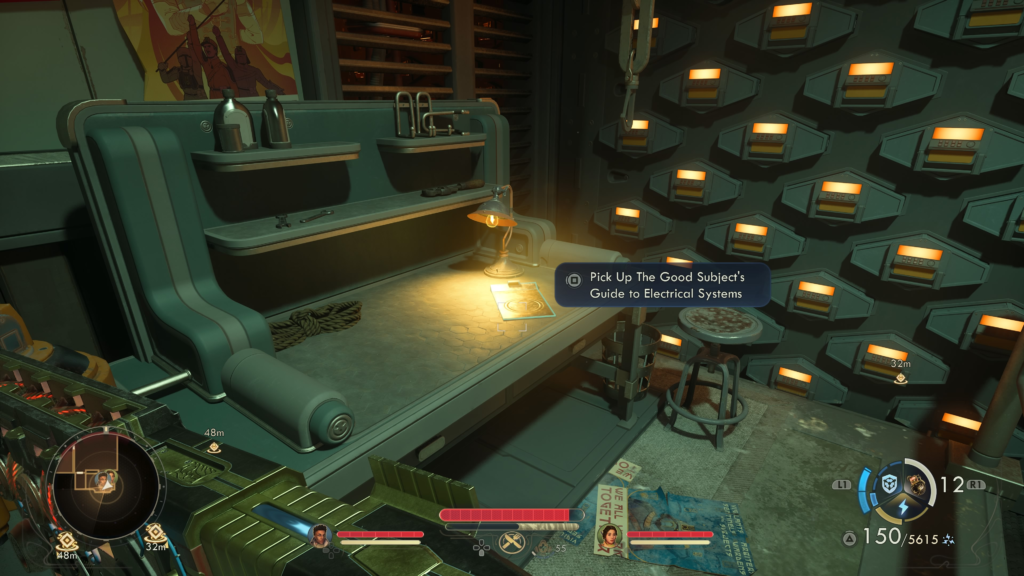Activate the cube ability icon
This screenshot has height=576, width=1024.
pyautogui.click(x=888, y=484)
